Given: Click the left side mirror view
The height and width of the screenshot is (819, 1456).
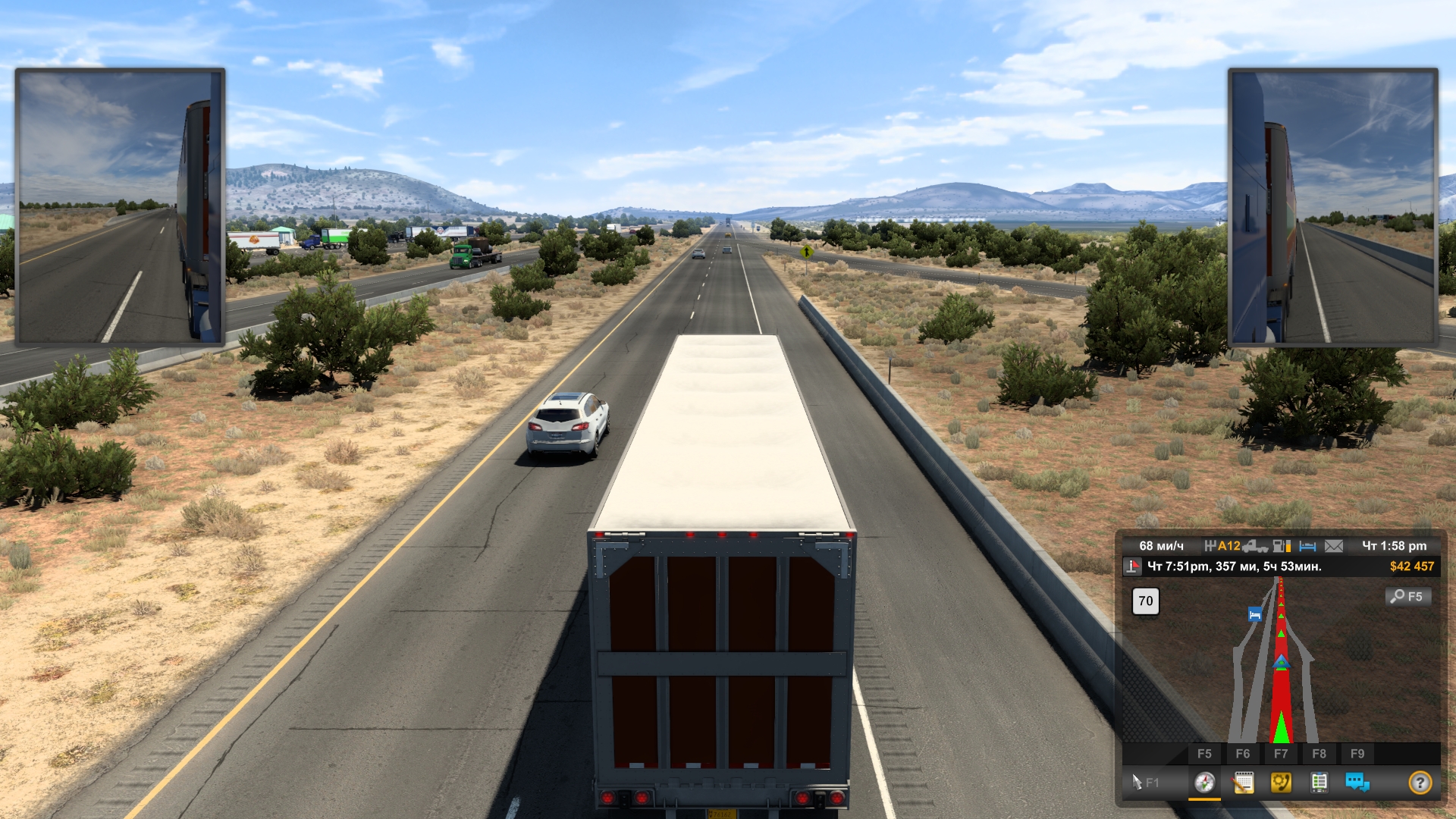Looking at the screenshot, I should (120, 206).
